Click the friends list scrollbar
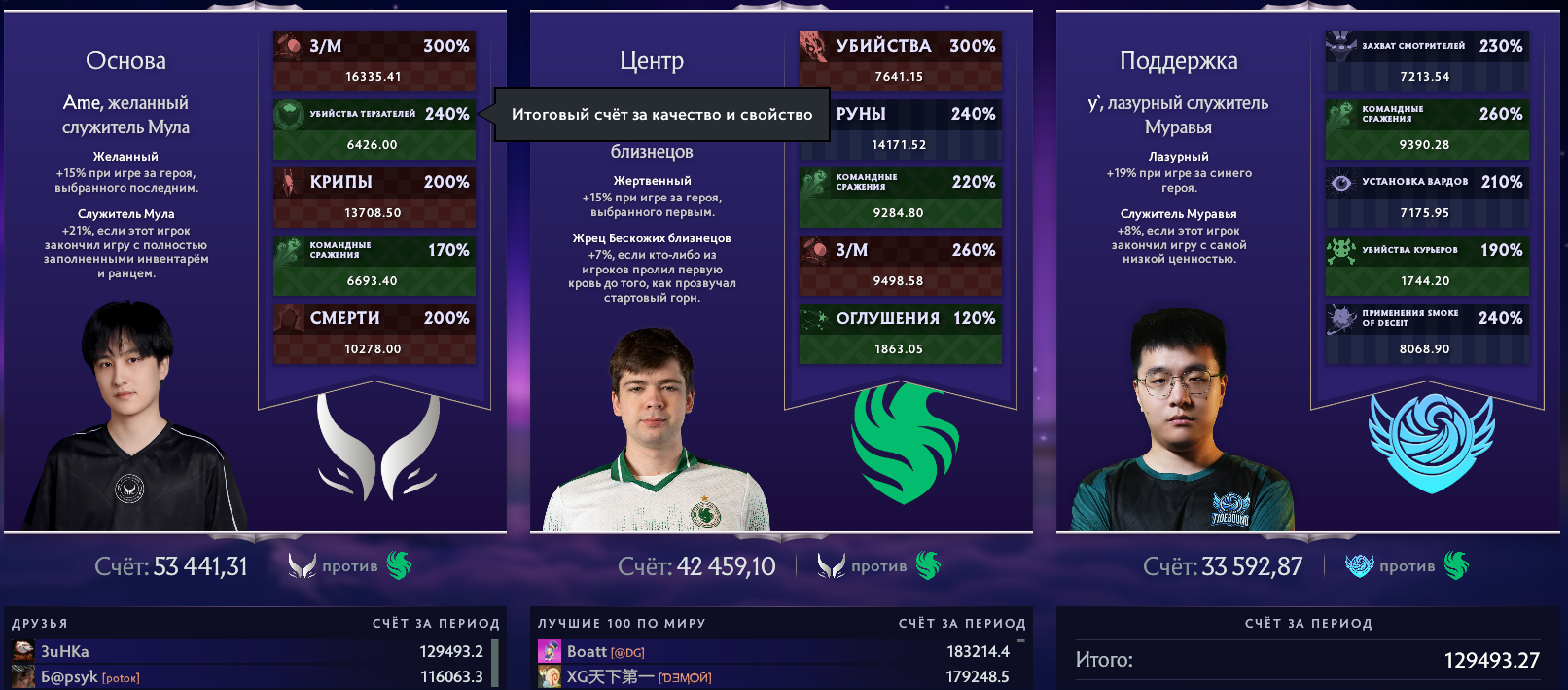Image resolution: width=1568 pixels, height=690 pixels. tap(495, 663)
